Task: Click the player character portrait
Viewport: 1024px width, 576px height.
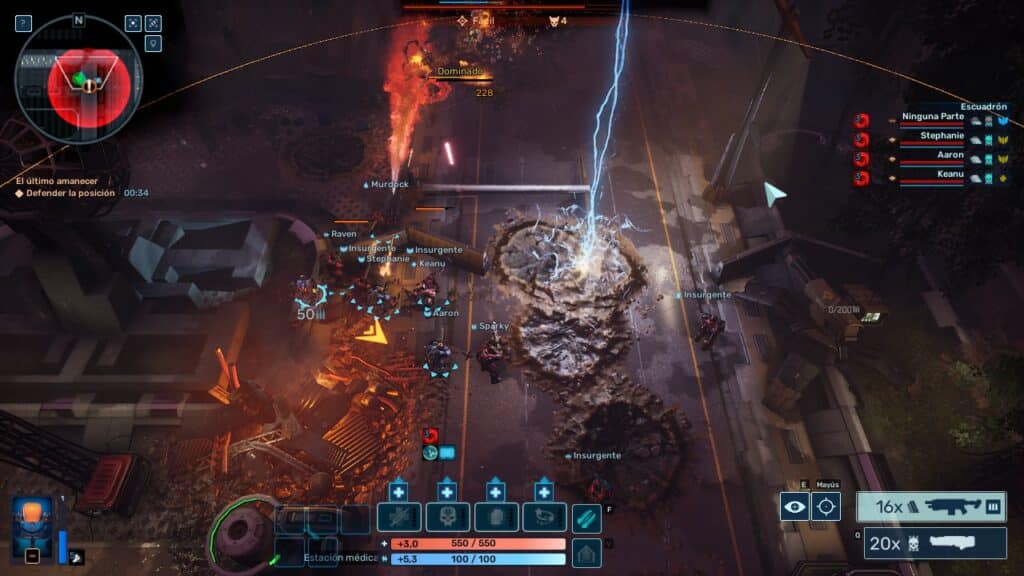Action: [x=31, y=525]
